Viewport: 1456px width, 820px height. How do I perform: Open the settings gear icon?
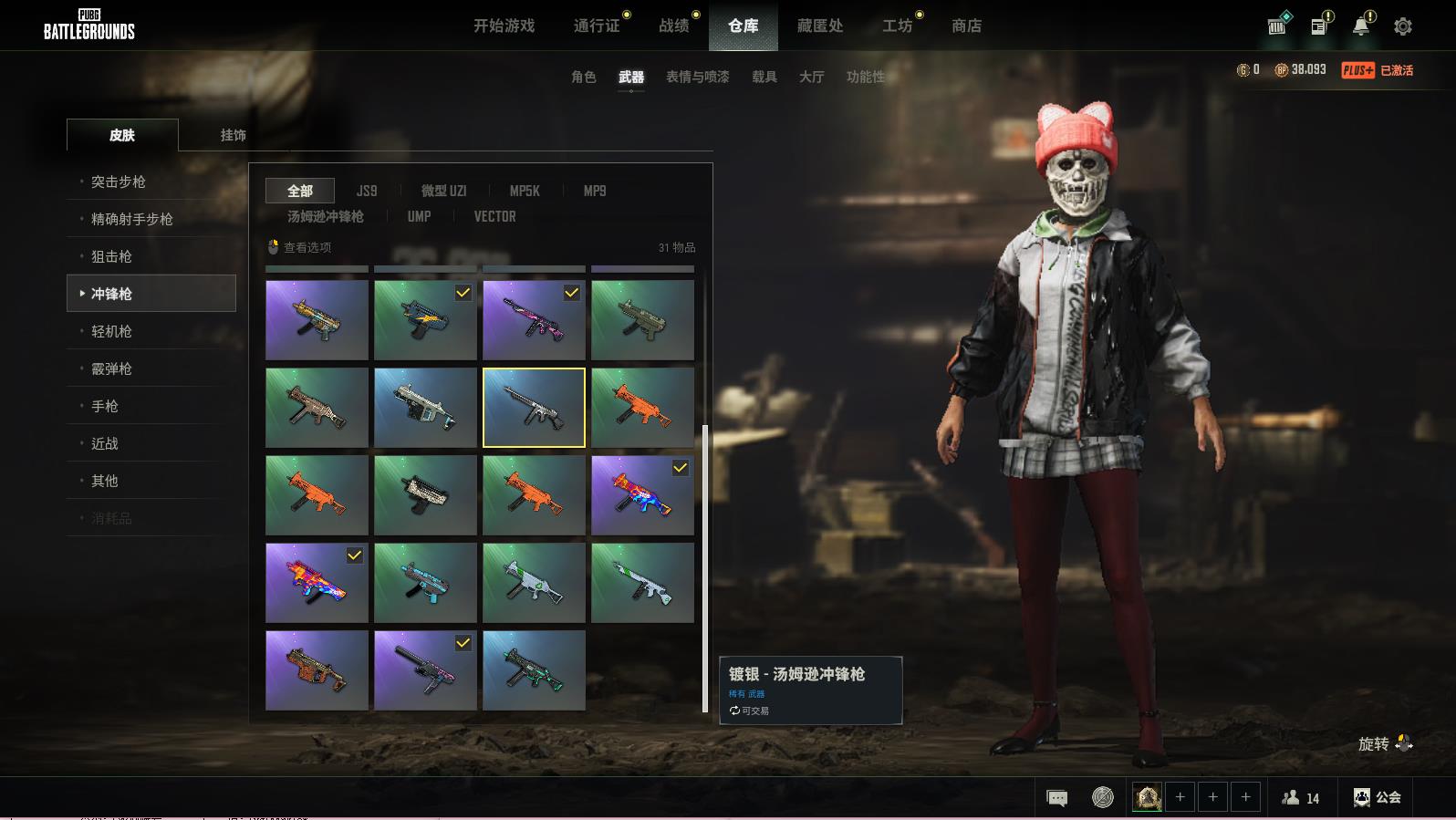point(1403,26)
